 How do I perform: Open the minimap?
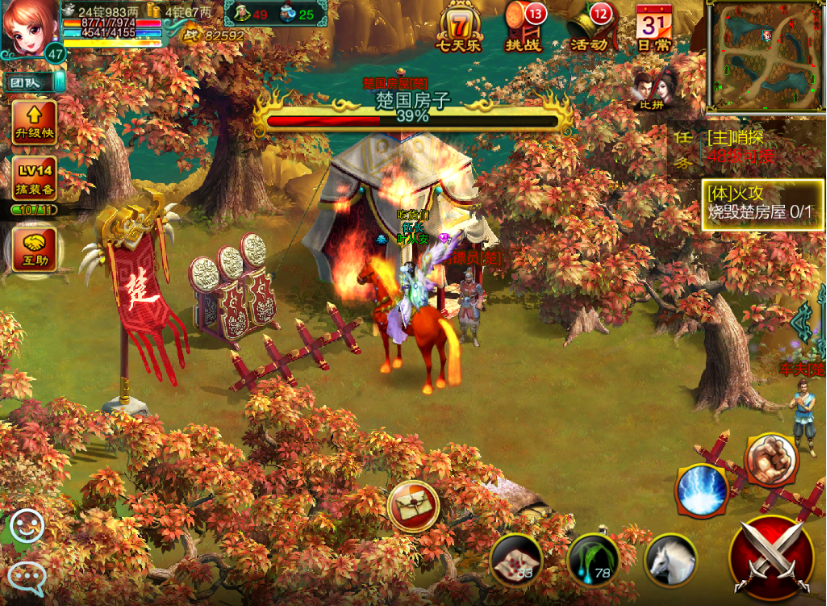pos(765,57)
